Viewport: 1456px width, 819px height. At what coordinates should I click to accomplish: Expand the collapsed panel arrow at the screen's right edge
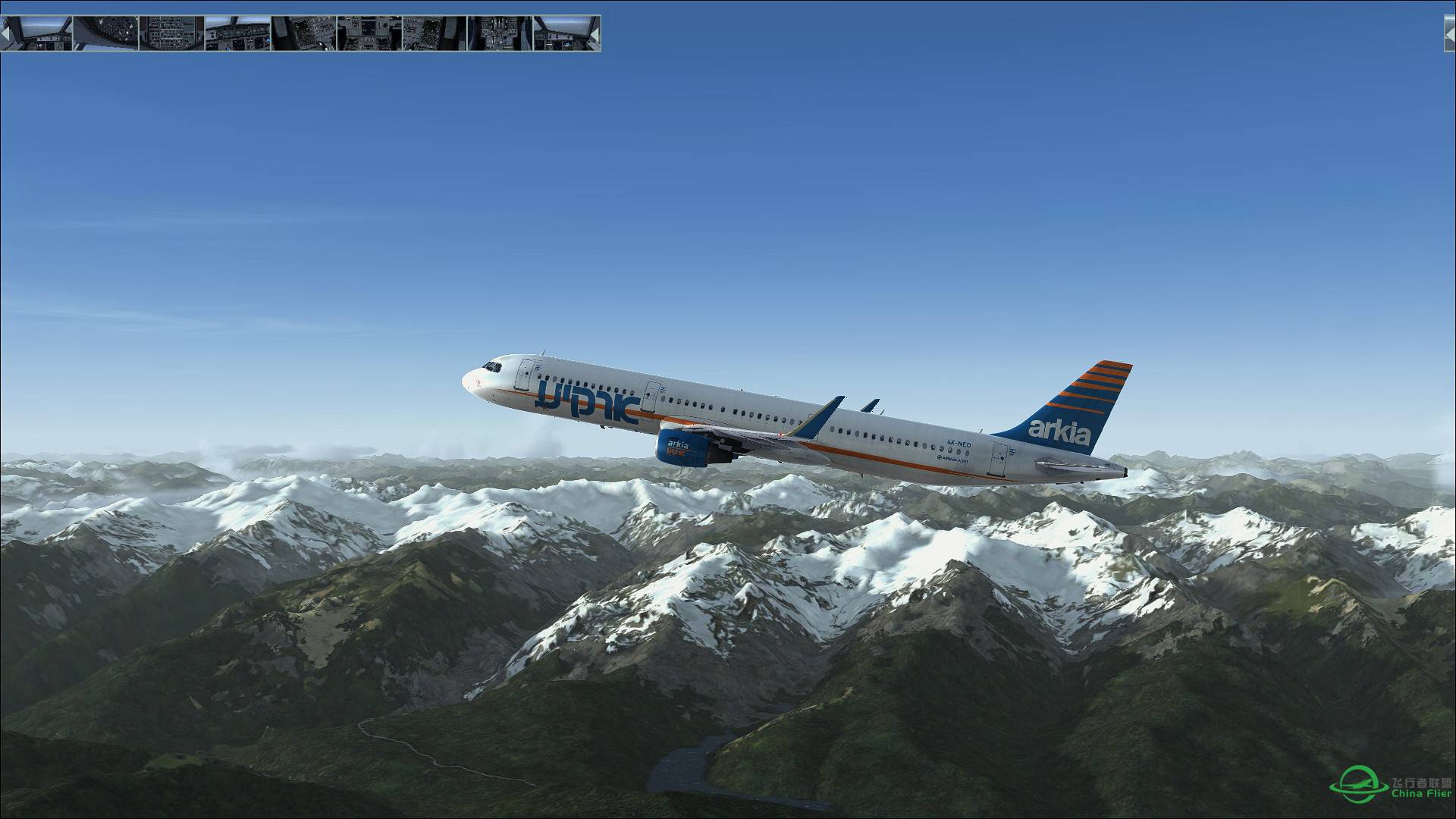[1449, 33]
